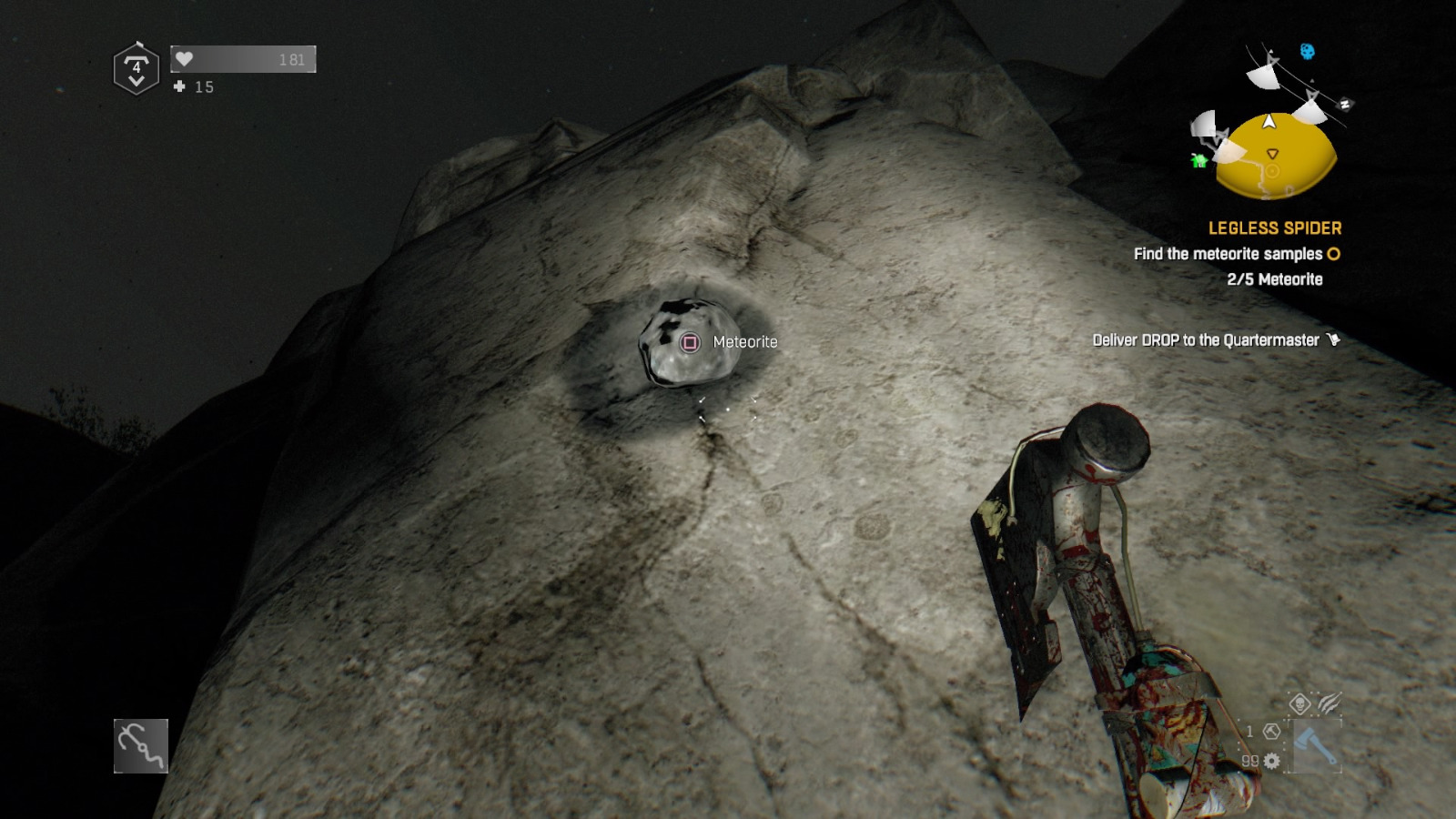The image size is (1456, 819).
Task: Select the grappling hook gadget icon
Action: coord(141,747)
